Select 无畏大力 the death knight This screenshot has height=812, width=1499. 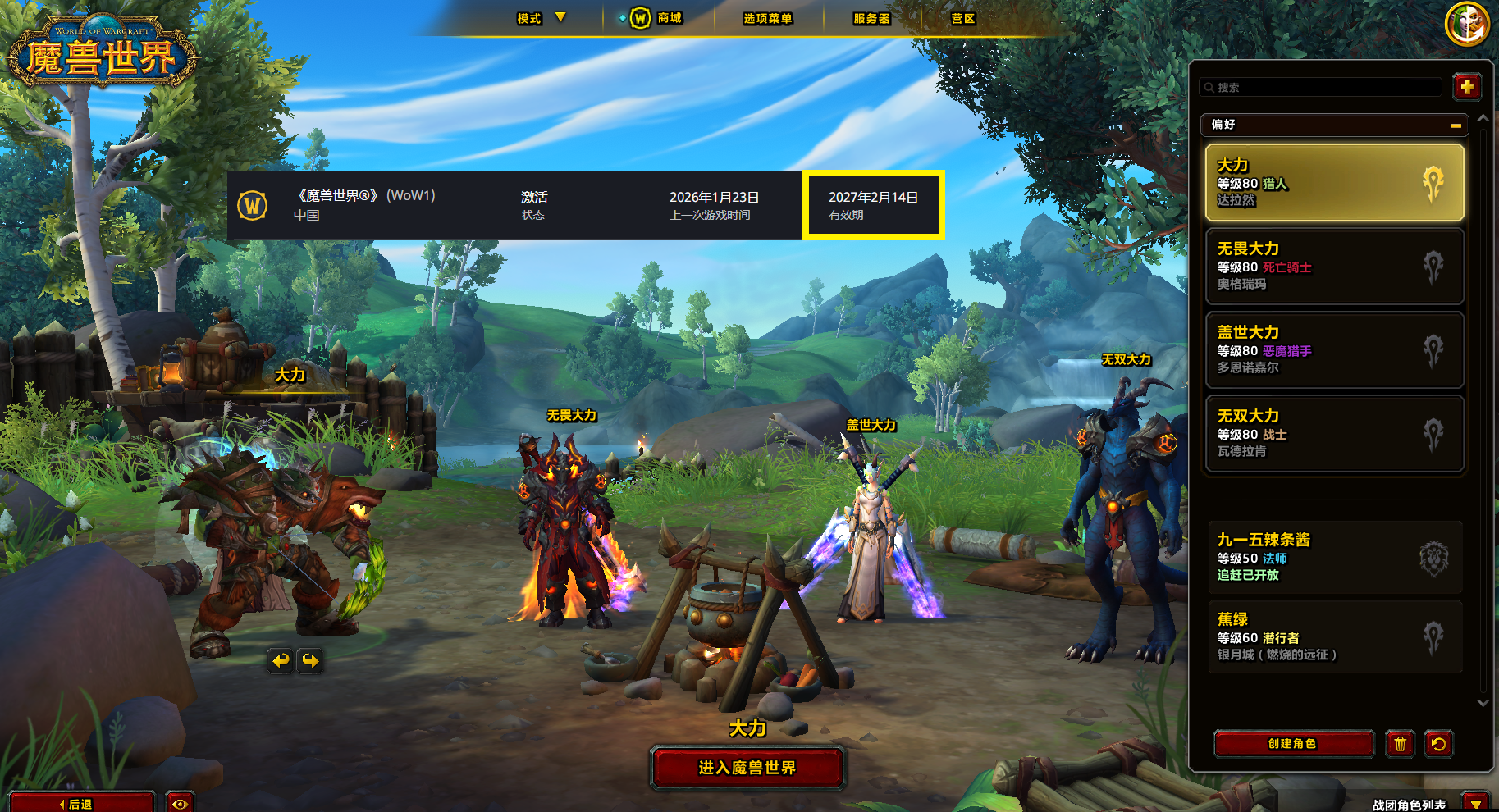point(1334,266)
